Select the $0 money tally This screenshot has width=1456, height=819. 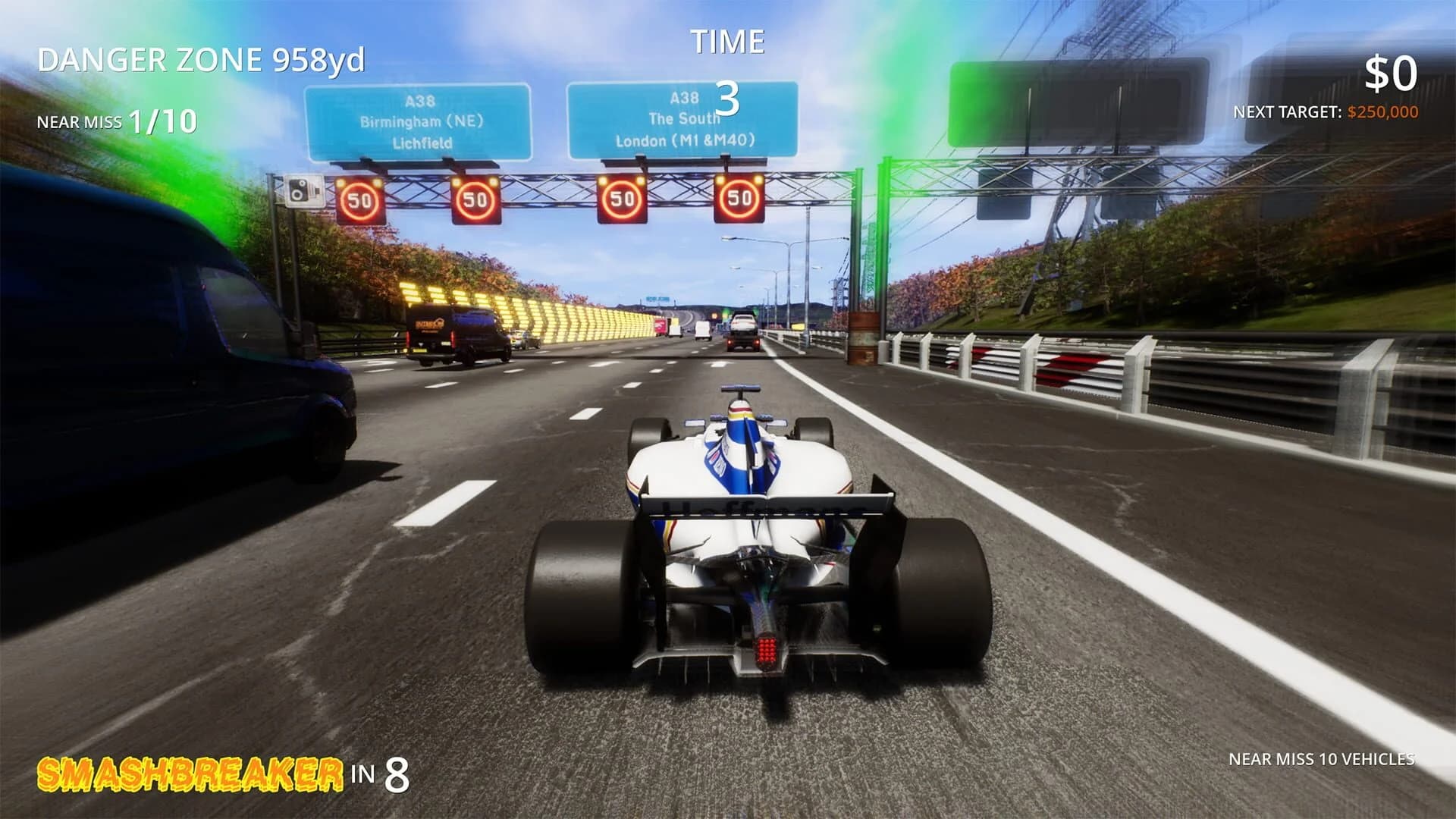coord(1392,73)
